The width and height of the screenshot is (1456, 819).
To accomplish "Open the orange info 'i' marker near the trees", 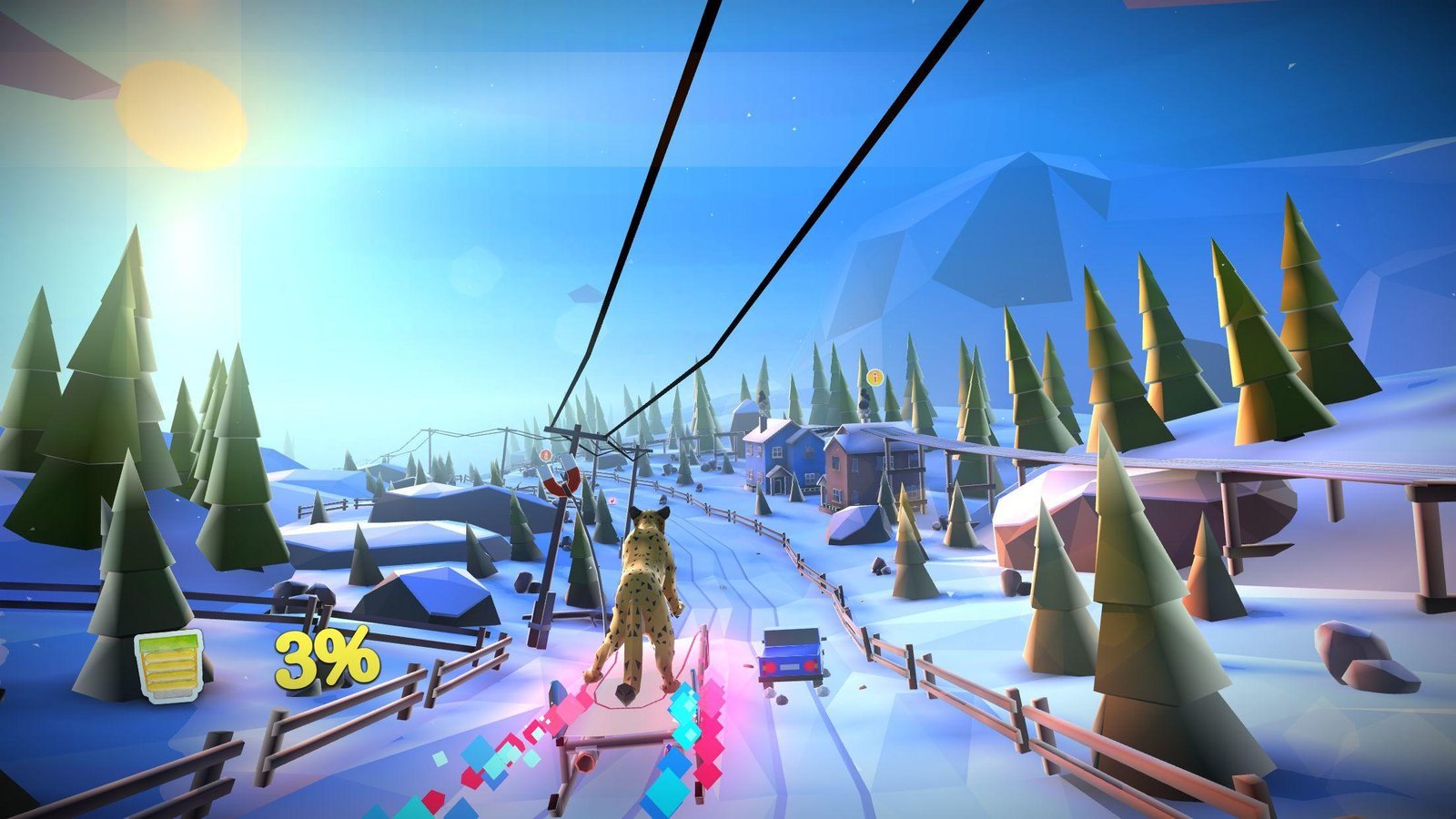I will (876, 376).
